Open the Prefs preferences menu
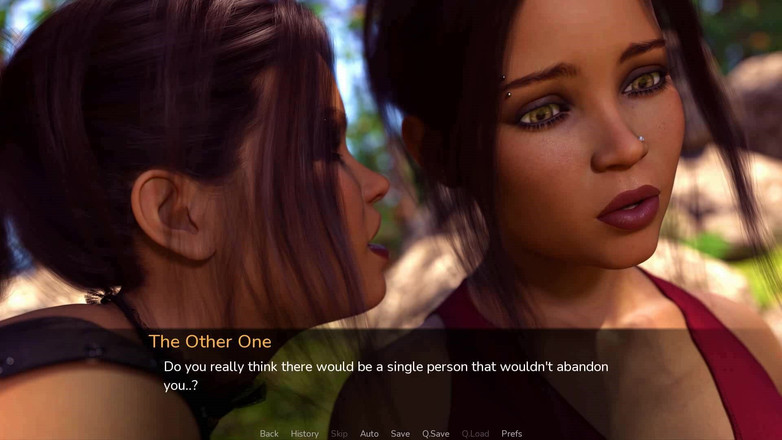 click(x=511, y=434)
